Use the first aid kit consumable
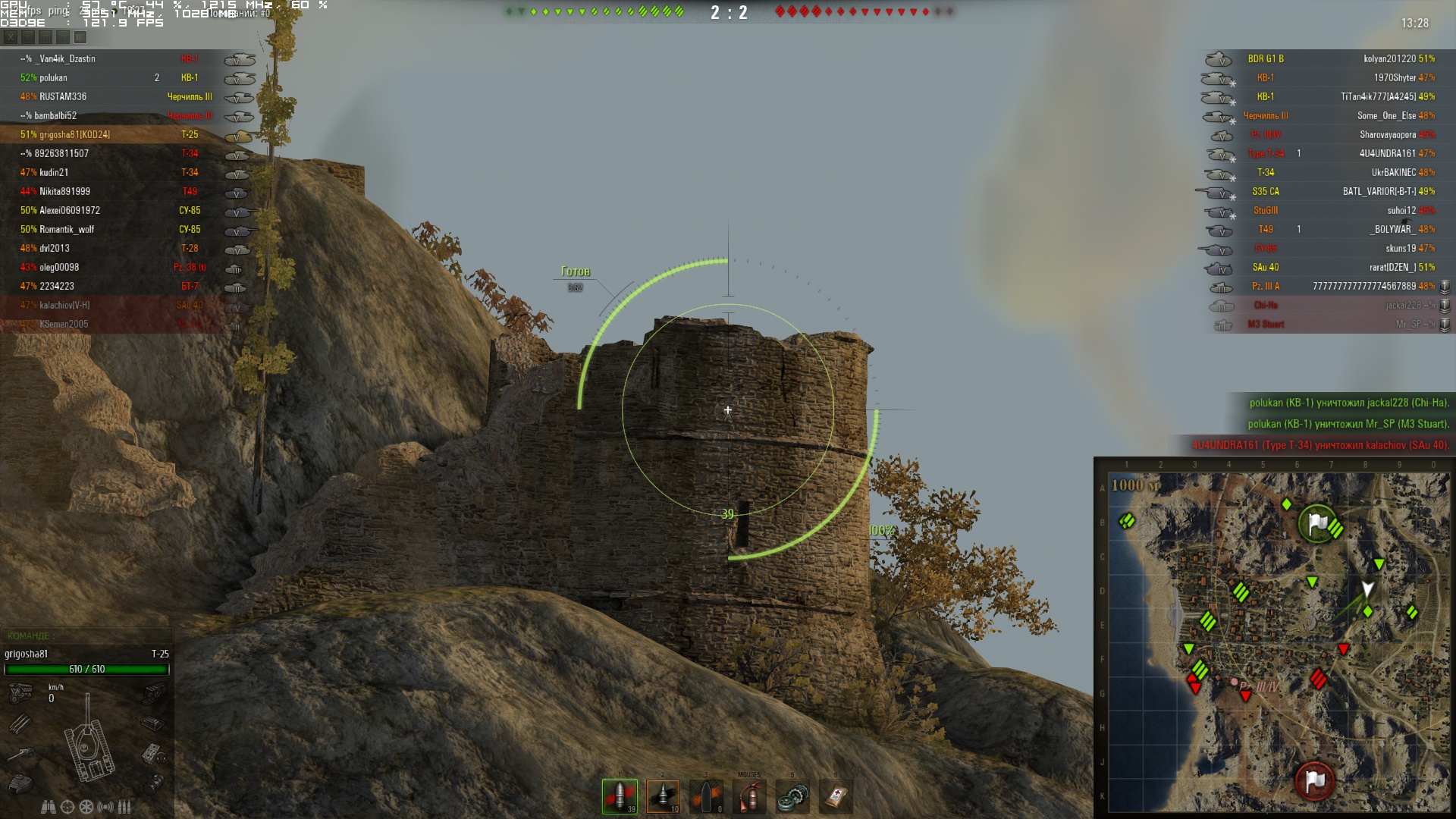1456x819 pixels. click(836, 796)
